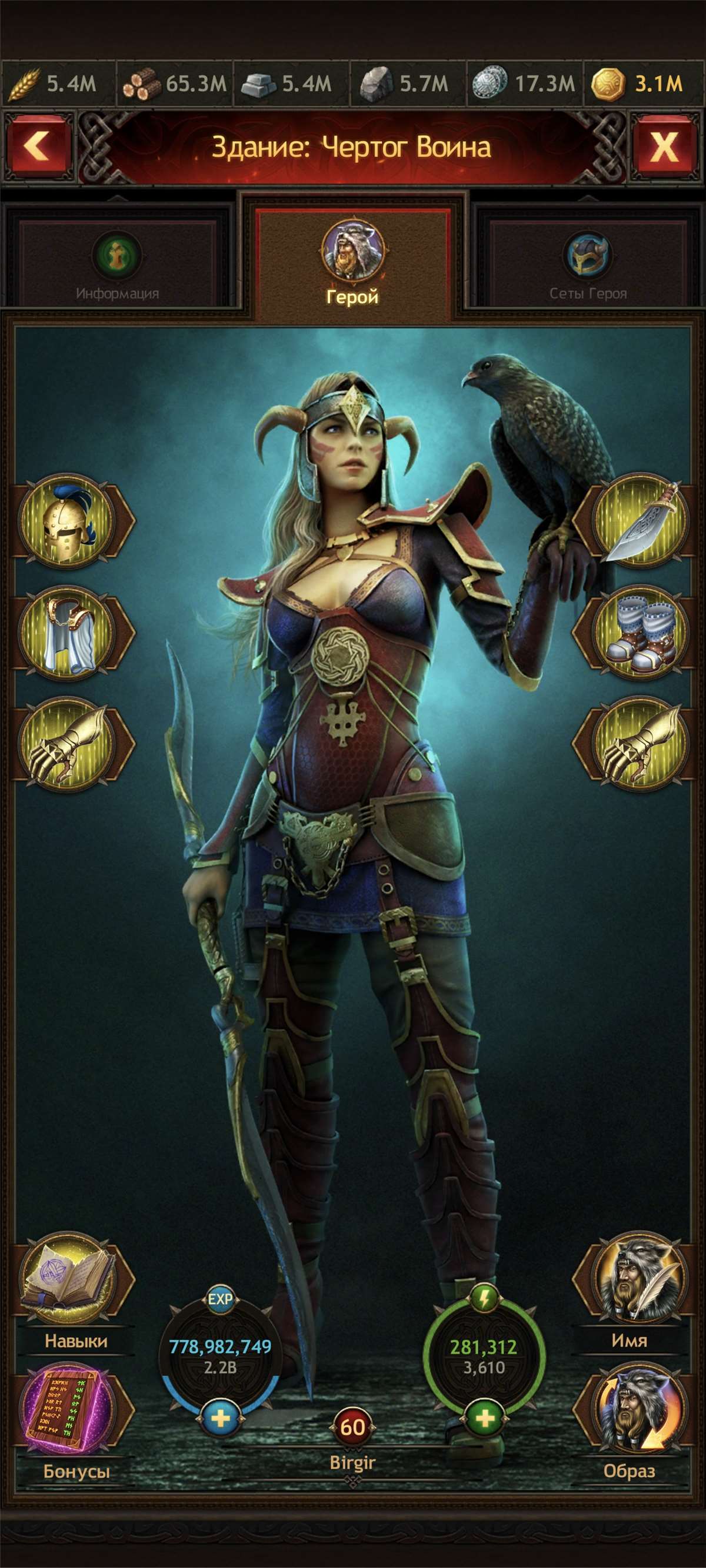Close the Чертог Воина window
Screen dimensions: 706x1568
[664, 148]
